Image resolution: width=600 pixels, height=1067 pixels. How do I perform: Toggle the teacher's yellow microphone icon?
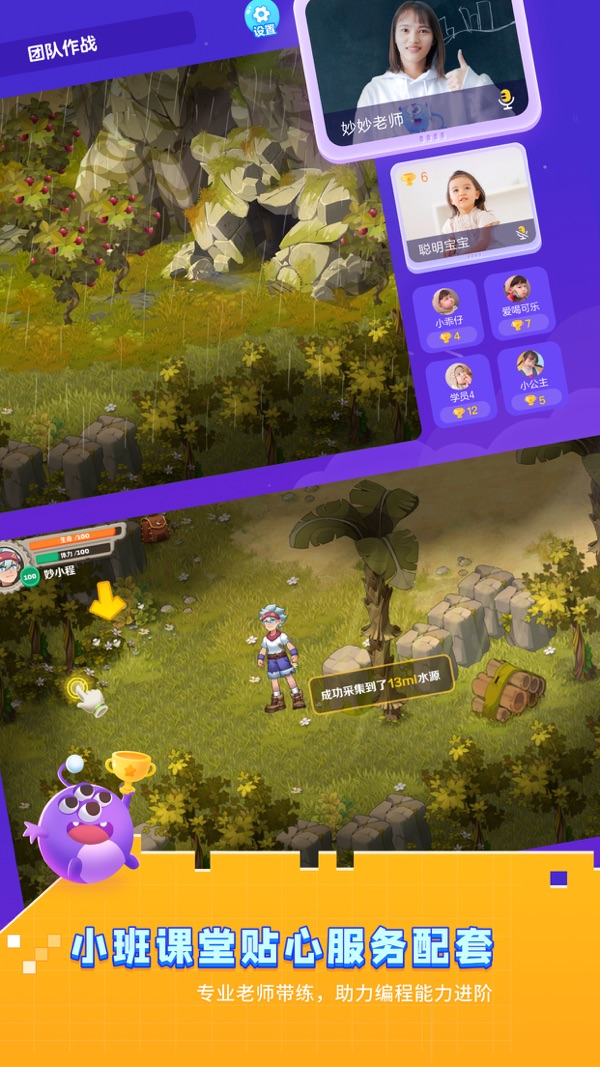(506, 100)
